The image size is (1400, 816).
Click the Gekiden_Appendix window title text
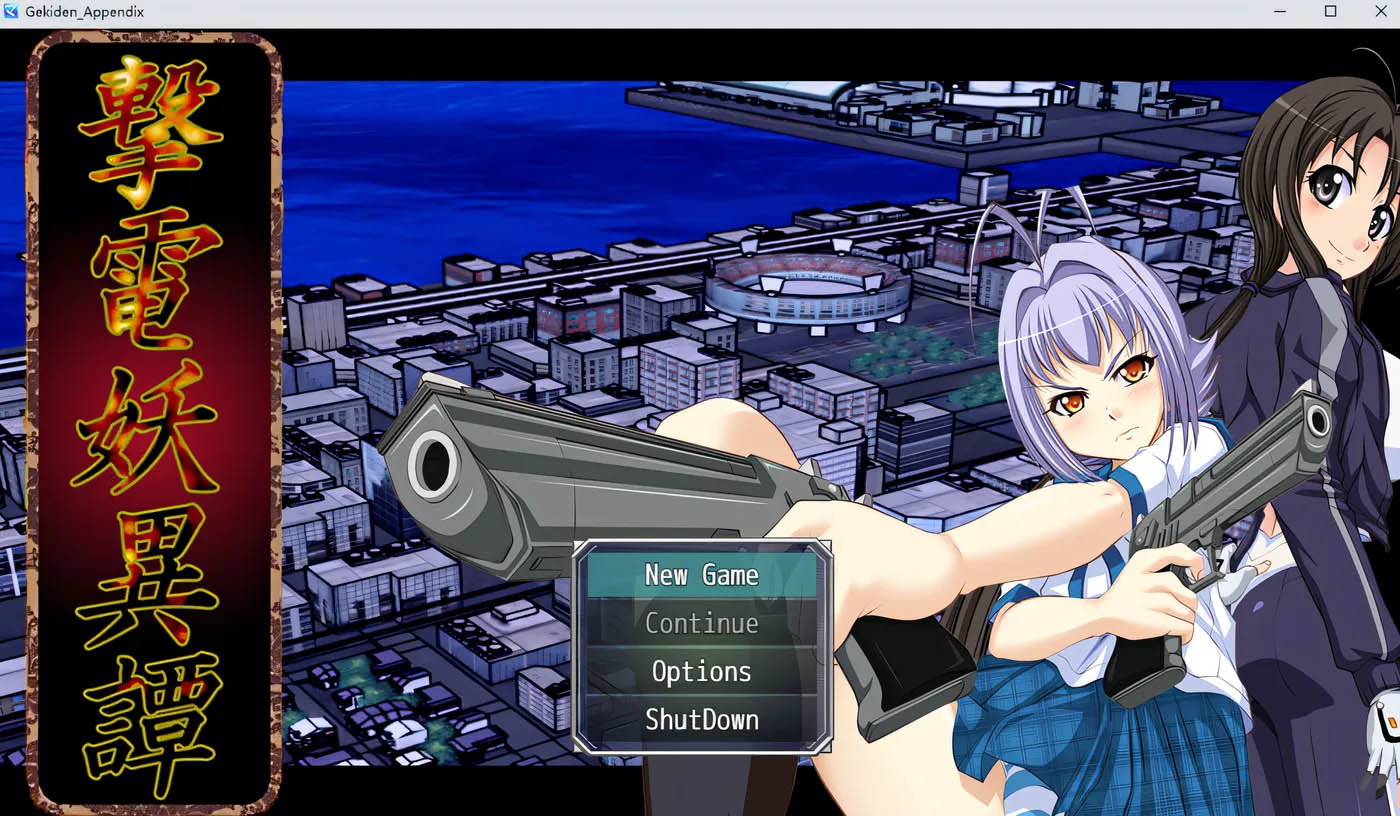tap(84, 12)
